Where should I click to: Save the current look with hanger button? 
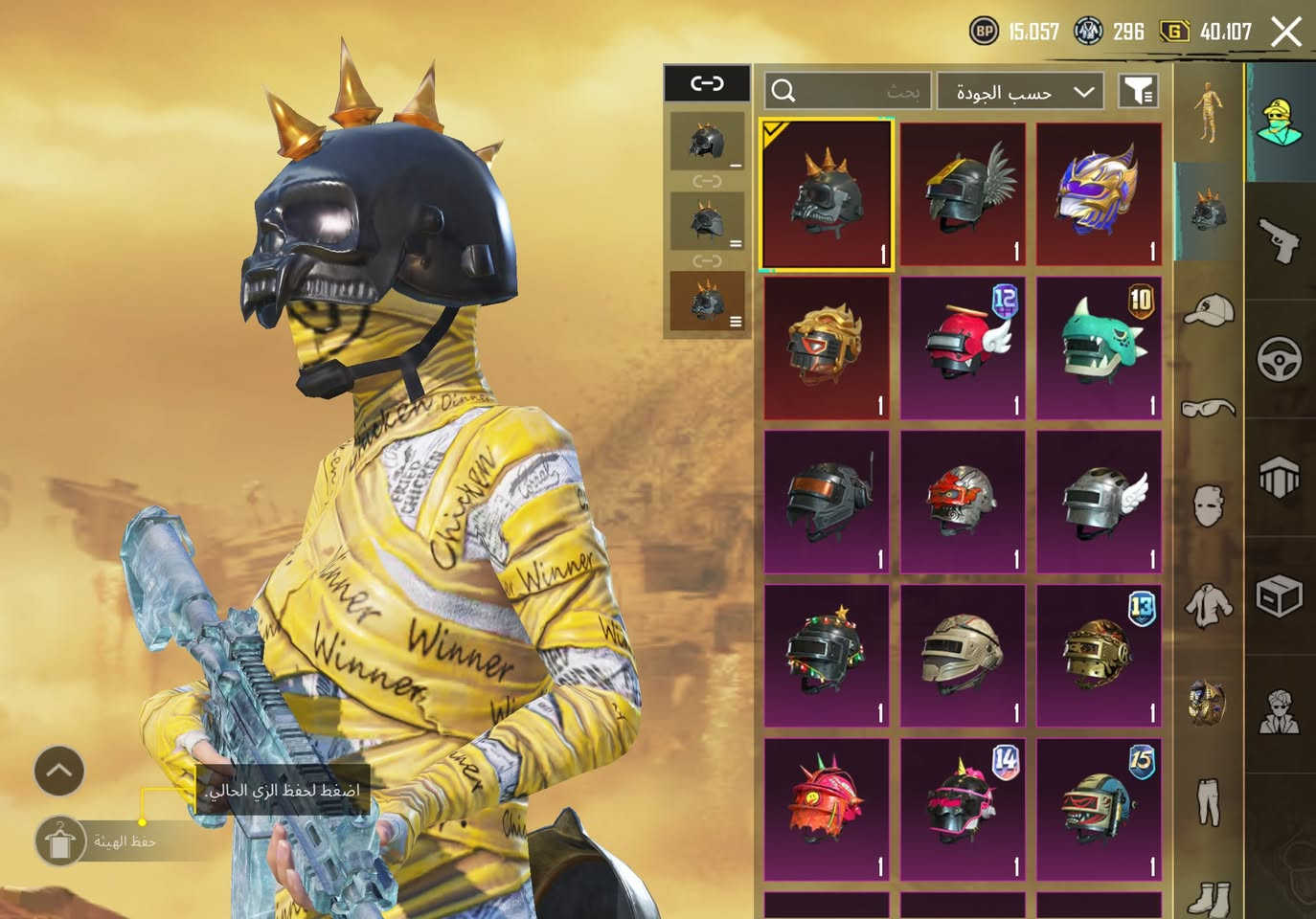pyautogui.click(x=60, y=841)
